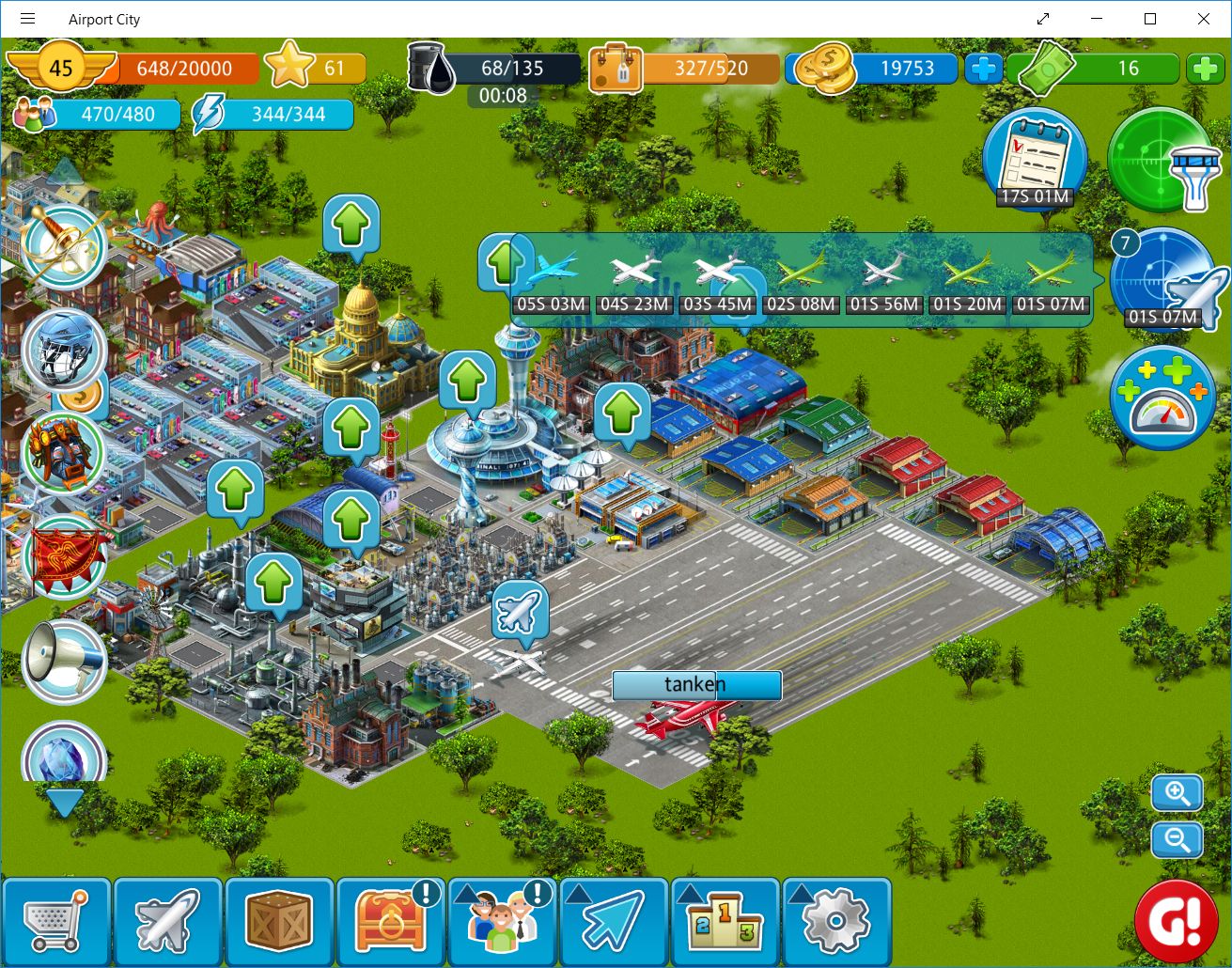1232x968 pixels.
Task: Click the red G! logo button
Action: [x=1176, y=922]
